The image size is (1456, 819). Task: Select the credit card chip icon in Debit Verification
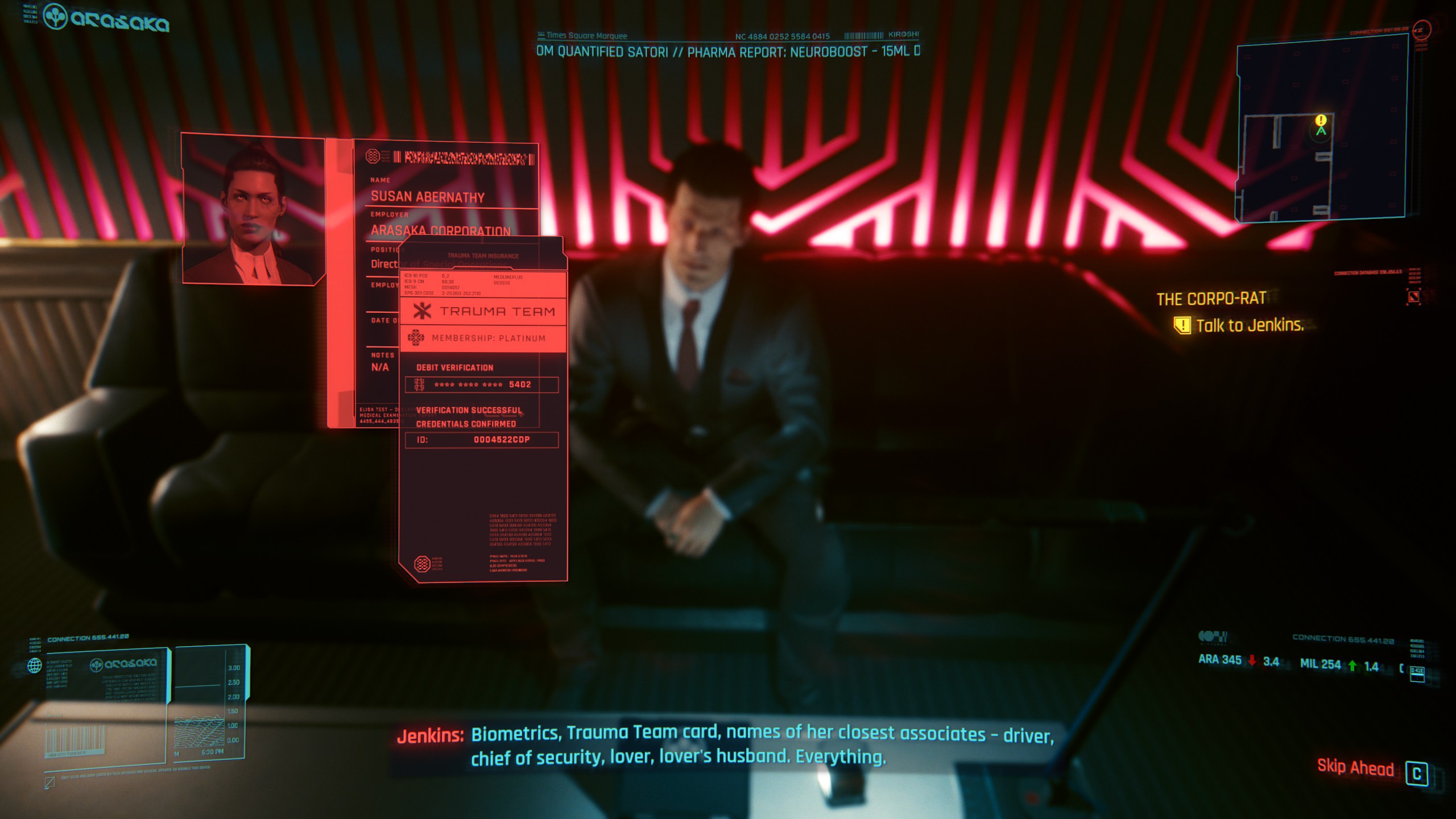[x=419, y=384]
